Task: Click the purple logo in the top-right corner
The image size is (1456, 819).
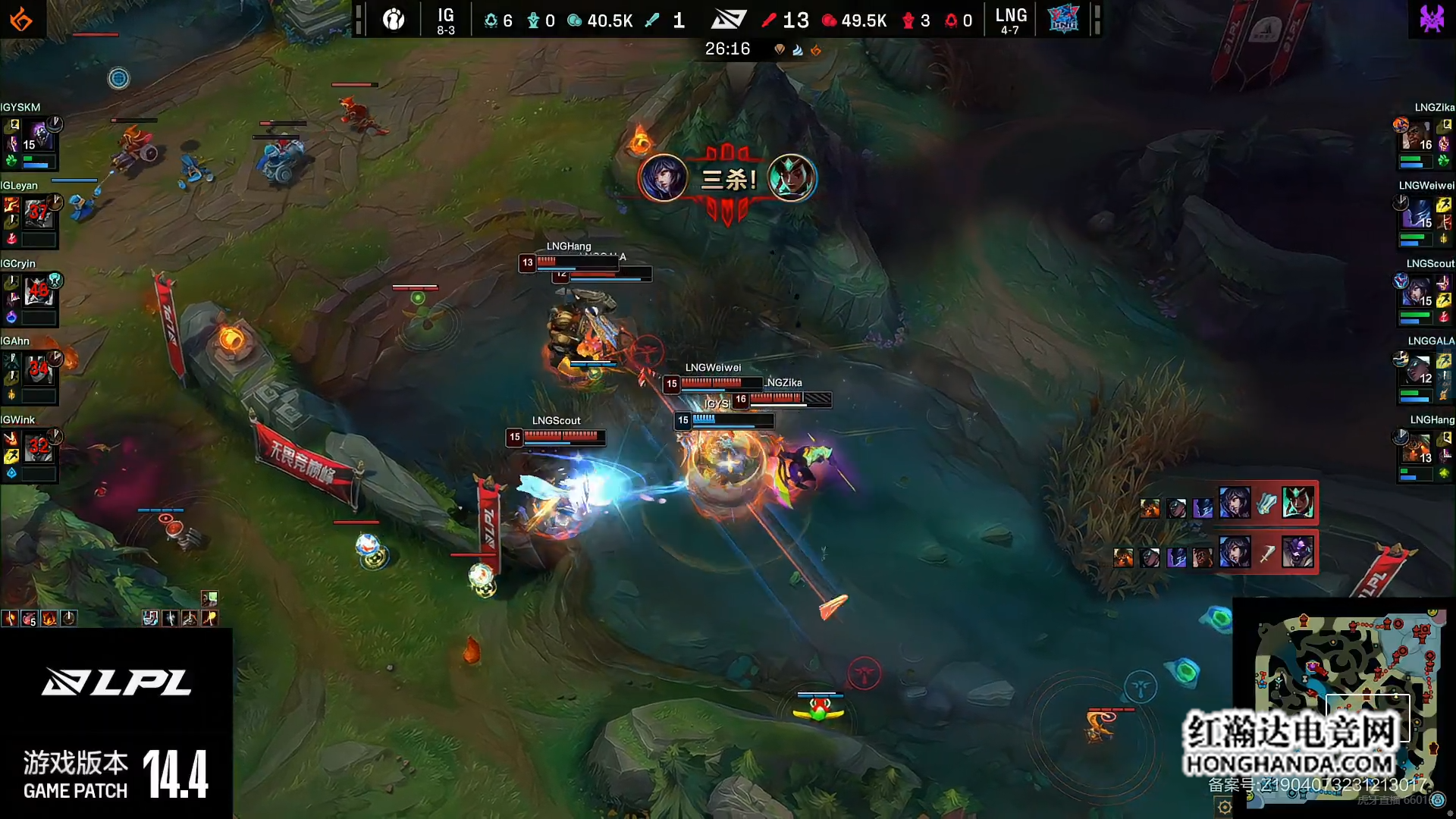Action: (x=1432, y=18)
